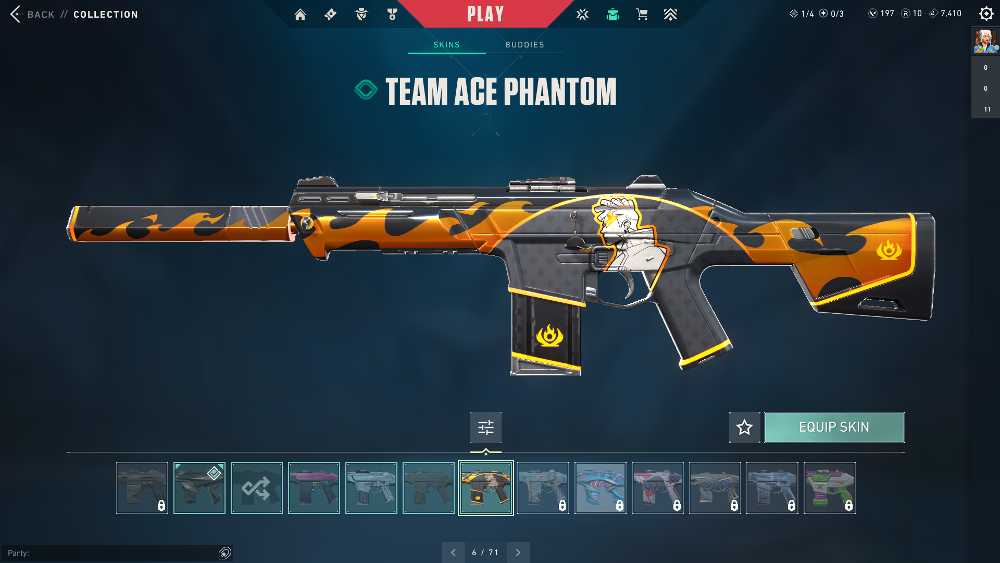Viewport: 1000px width, 563px height.
Task: Open settings with the gear icon
Action: point(986,13)
